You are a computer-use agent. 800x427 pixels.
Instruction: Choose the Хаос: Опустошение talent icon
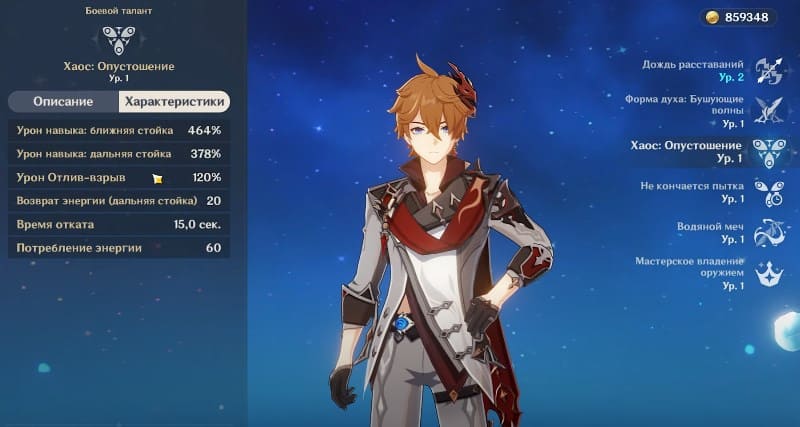coord(769,151)
